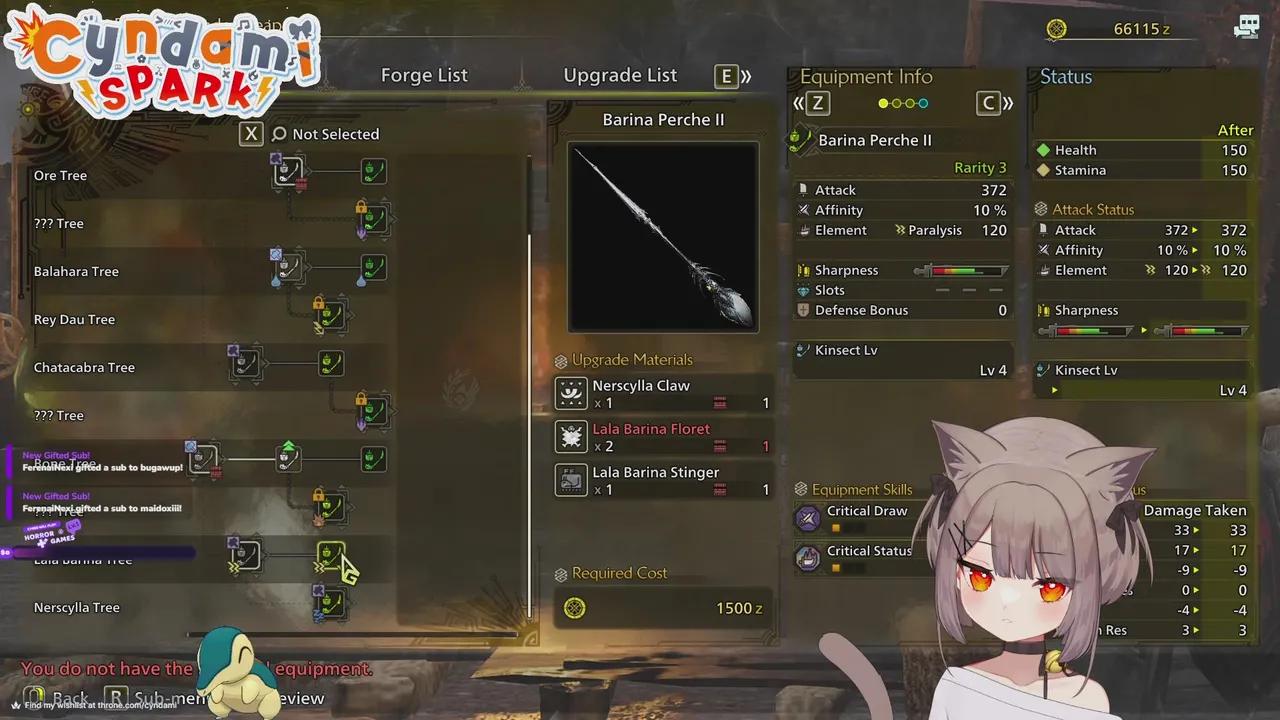The image size is (1280, 720).
Task: Select the Chatacabra Tree row label
Action: coord(84,367)
